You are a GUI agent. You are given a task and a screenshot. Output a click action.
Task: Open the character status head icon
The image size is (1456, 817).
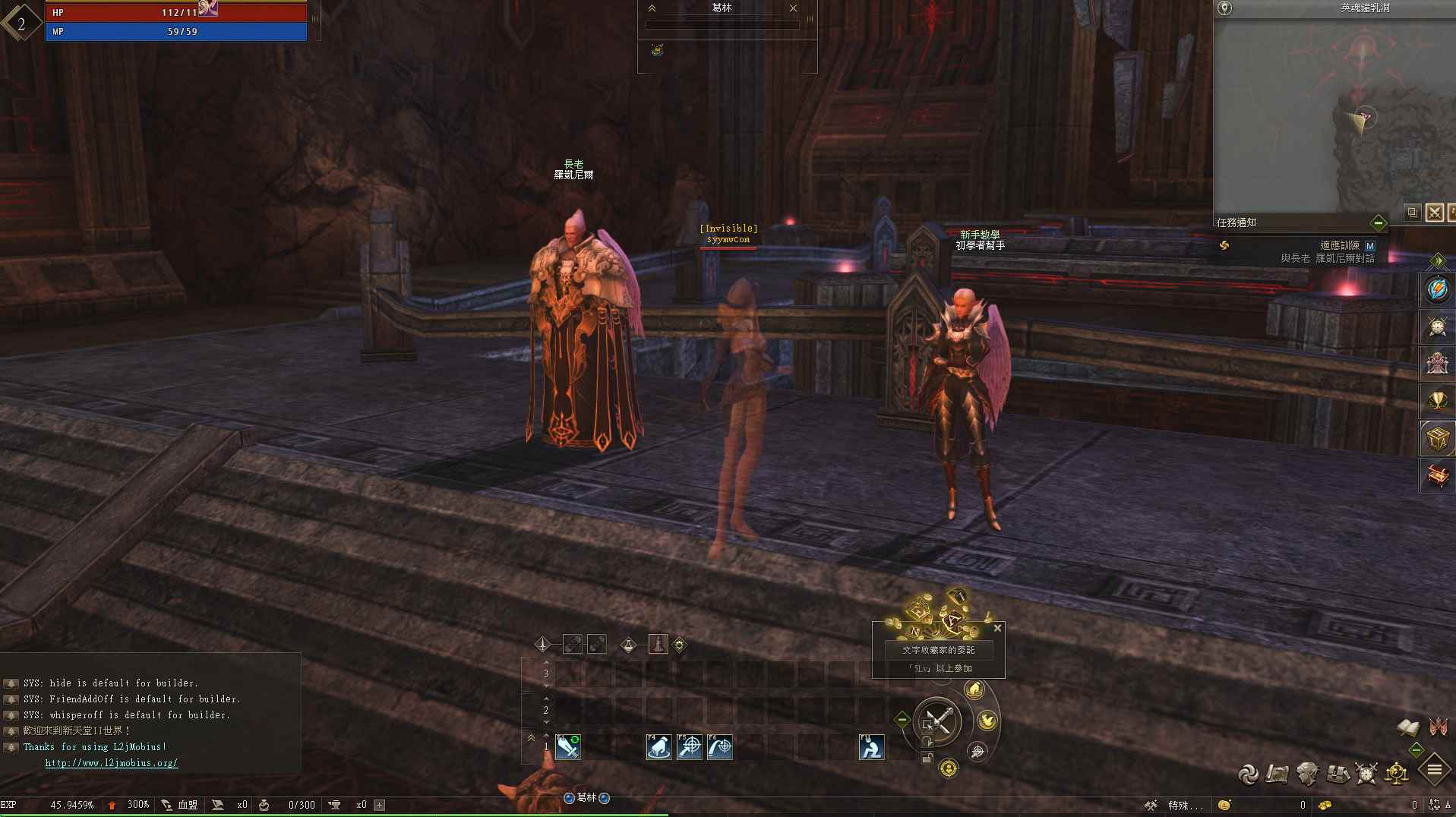coord(1307,773)
